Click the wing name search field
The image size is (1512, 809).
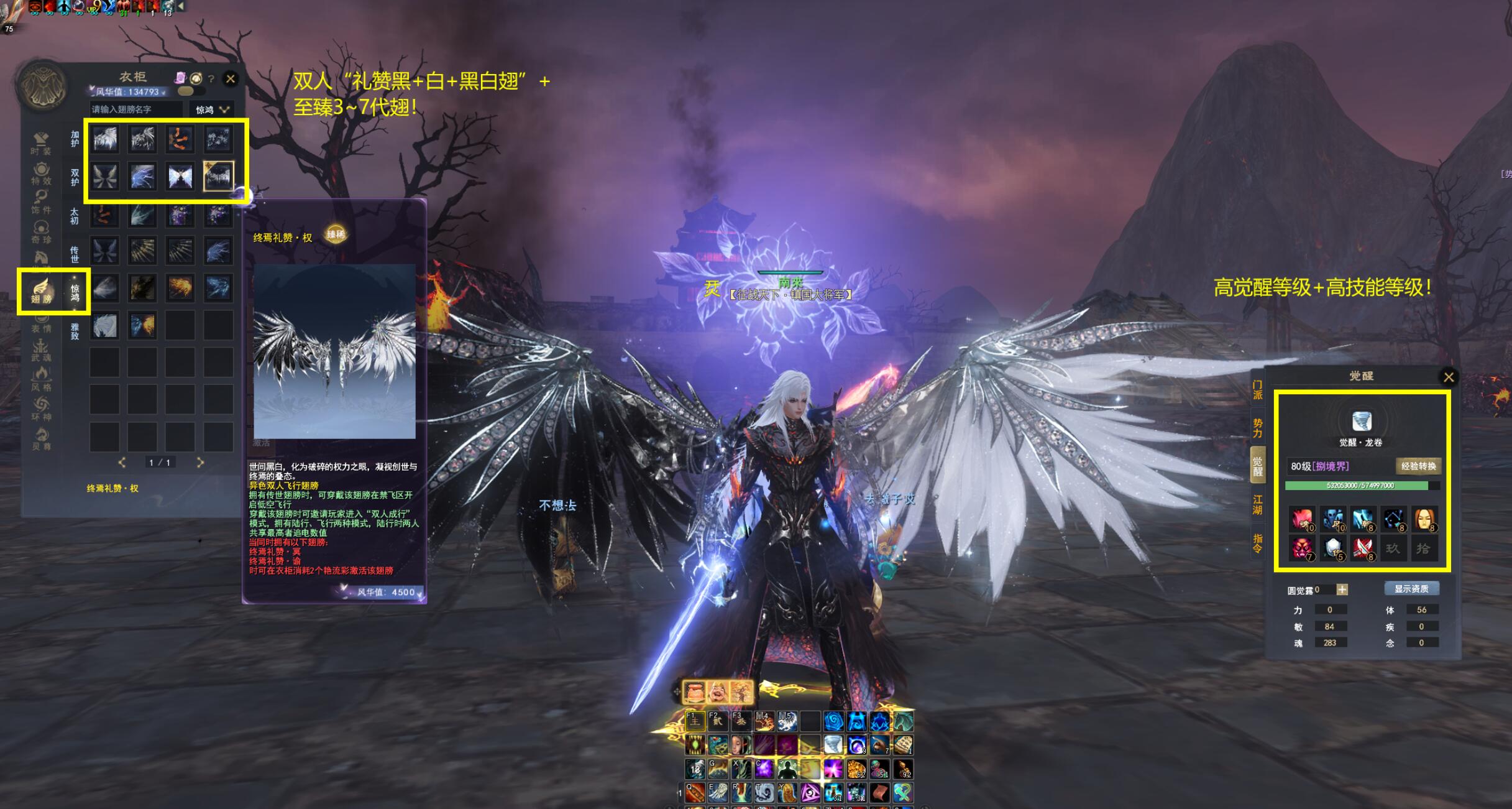pyautogui.click(x=136, y=109)
